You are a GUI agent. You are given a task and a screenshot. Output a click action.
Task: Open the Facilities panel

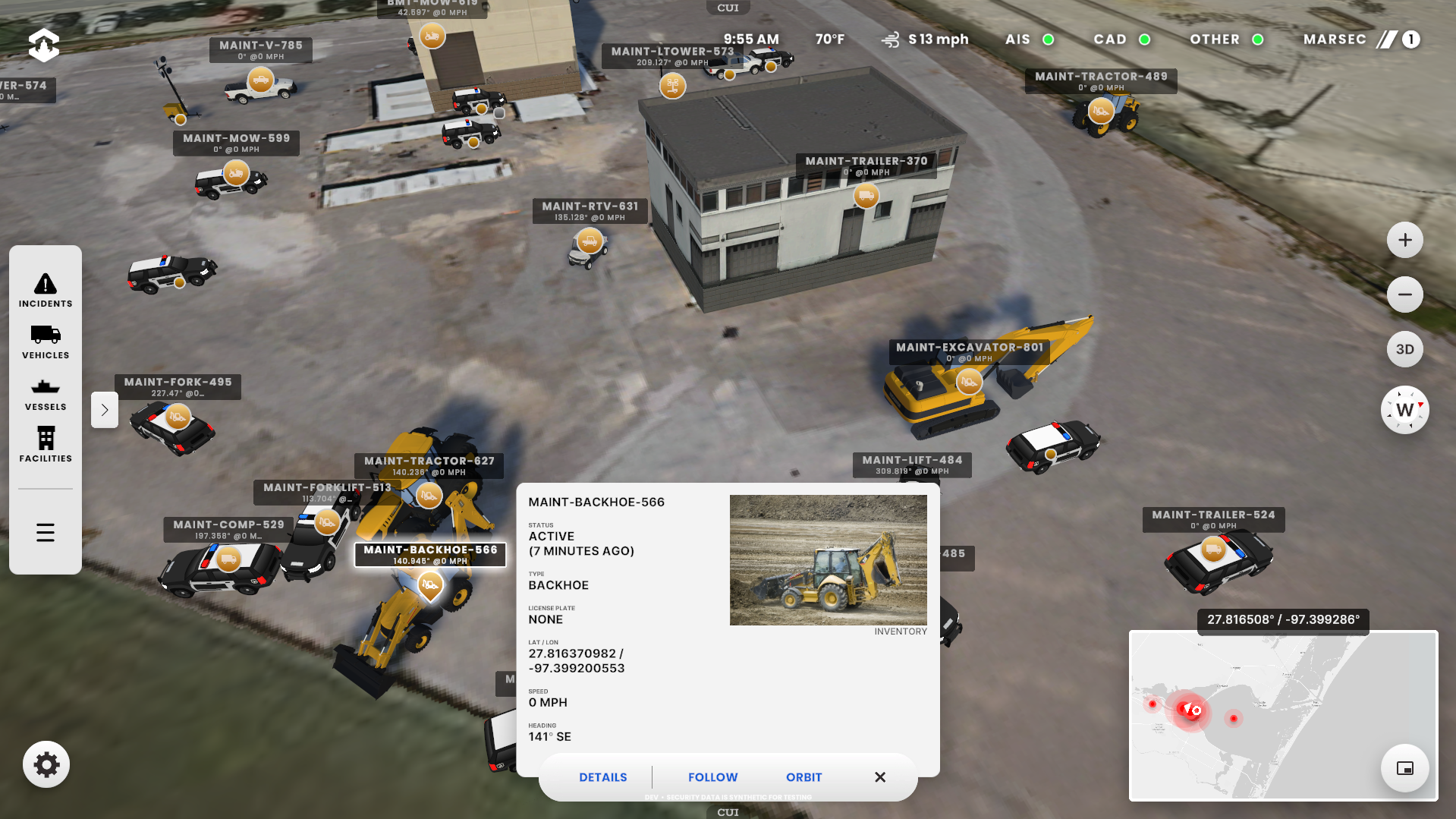pos(46,444)
